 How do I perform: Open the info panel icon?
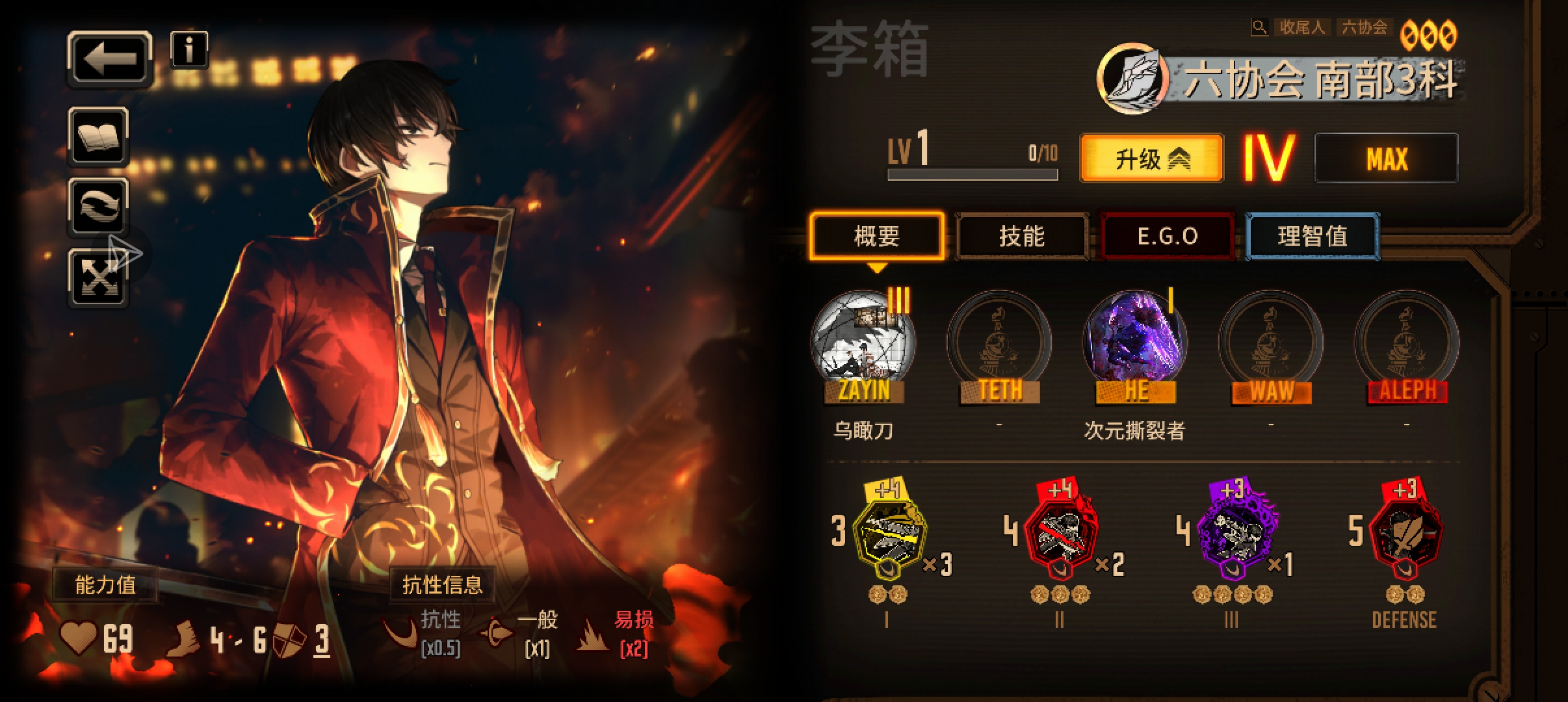point(189,49)
